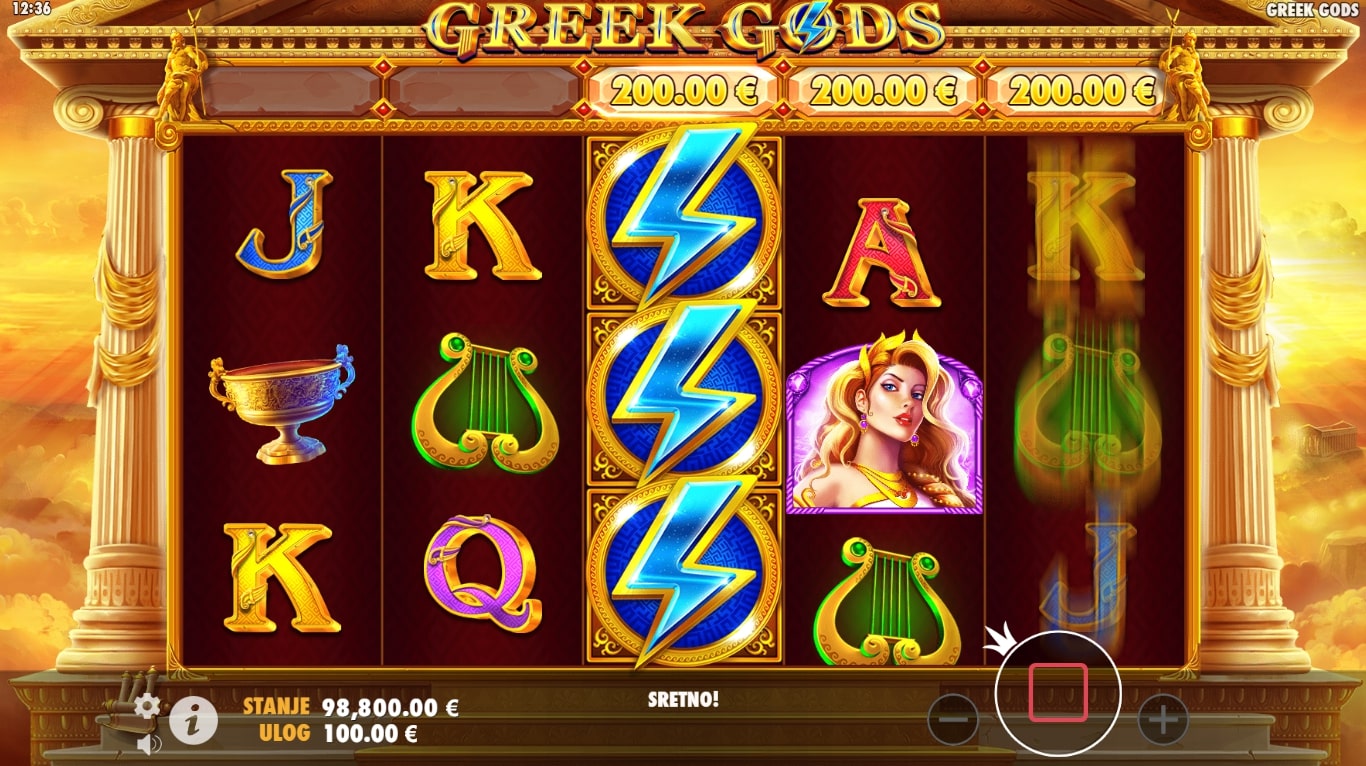
Task: Toggle sound with the speaker icon
Action: [149, 744]
